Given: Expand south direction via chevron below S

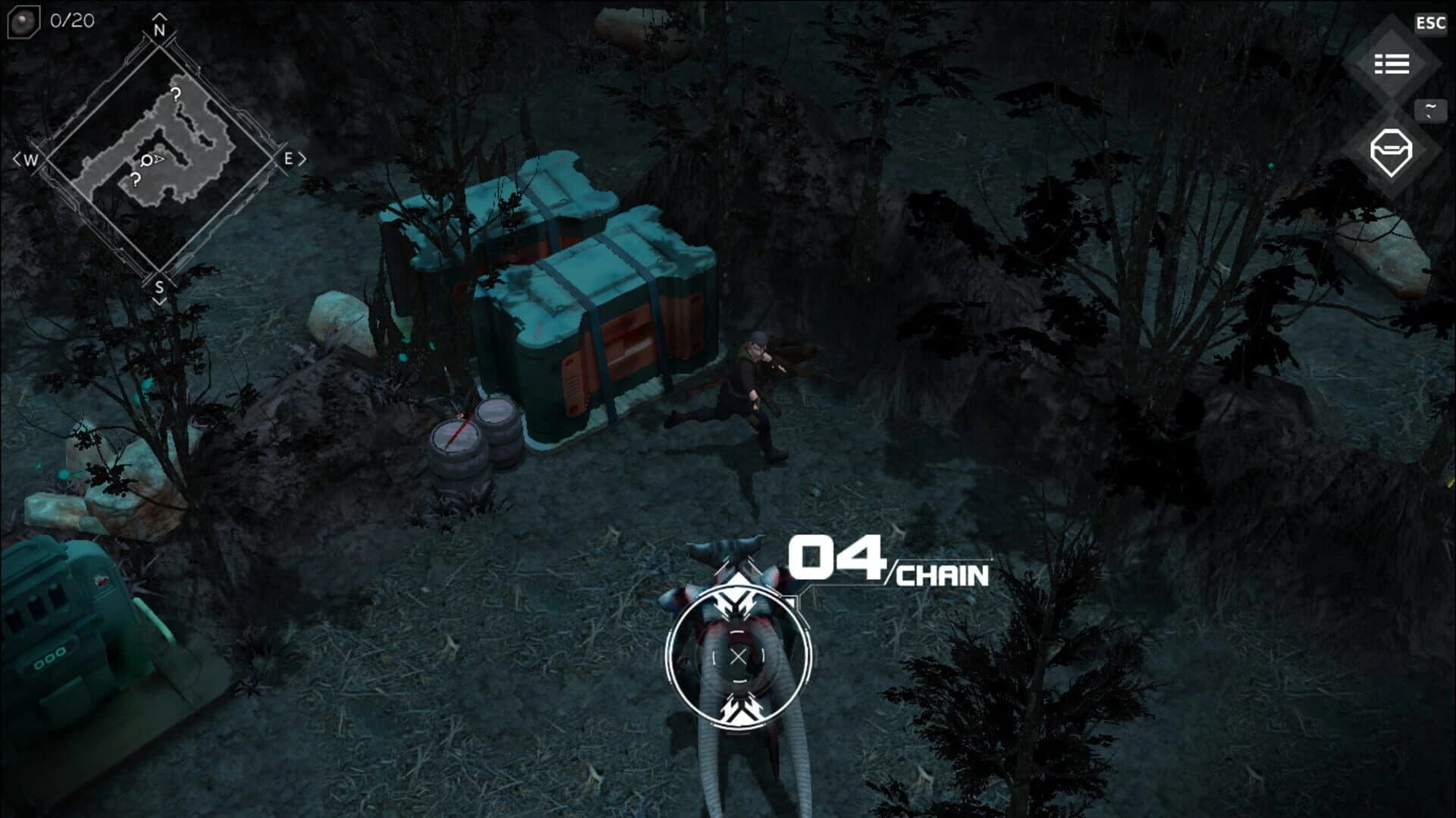Looking at the screenshot, I should pyautogui.click(x=162, y=301).
